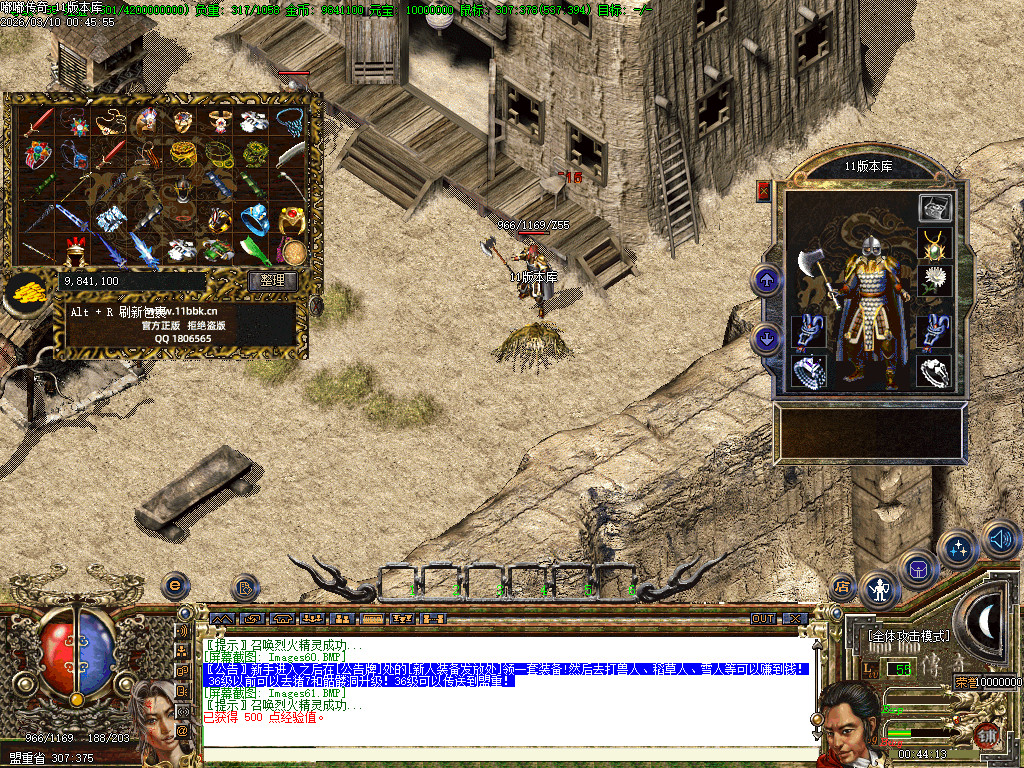This screenshot has width=1024, height=768.
Task: Click the up arrow on the equipment panel
Action: 767,280
